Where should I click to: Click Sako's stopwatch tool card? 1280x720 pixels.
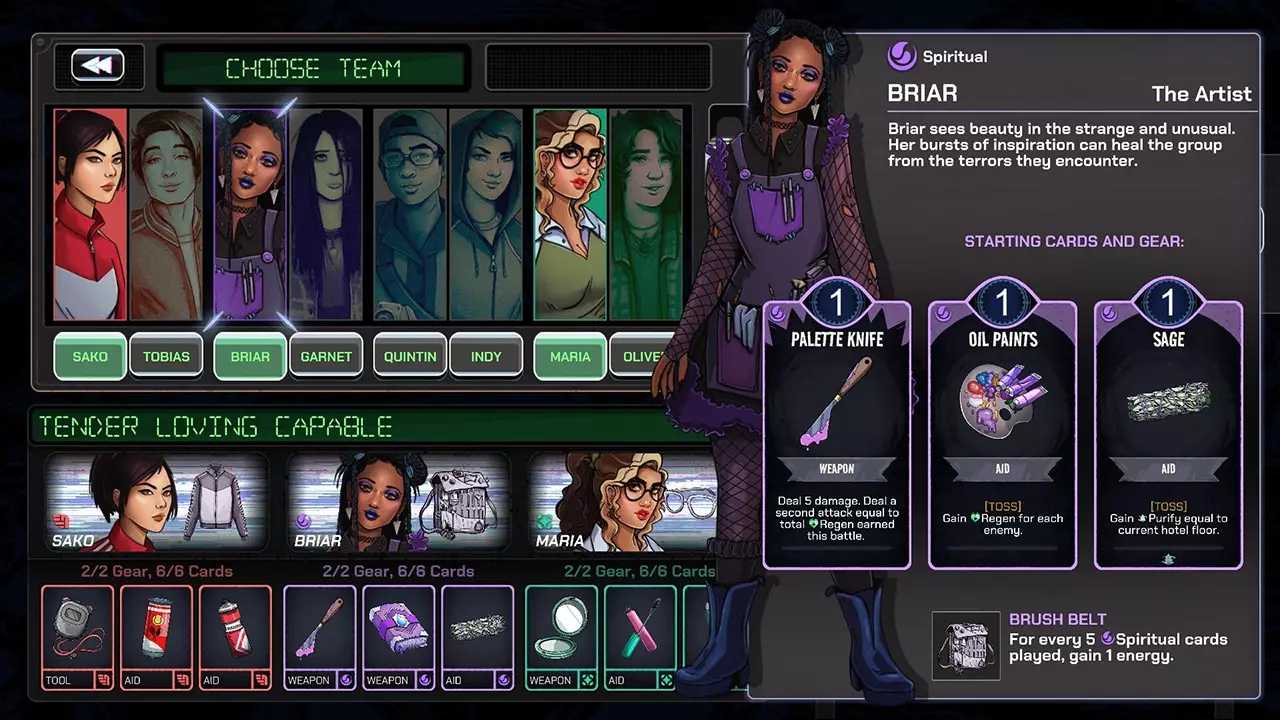tap(77, 637)
